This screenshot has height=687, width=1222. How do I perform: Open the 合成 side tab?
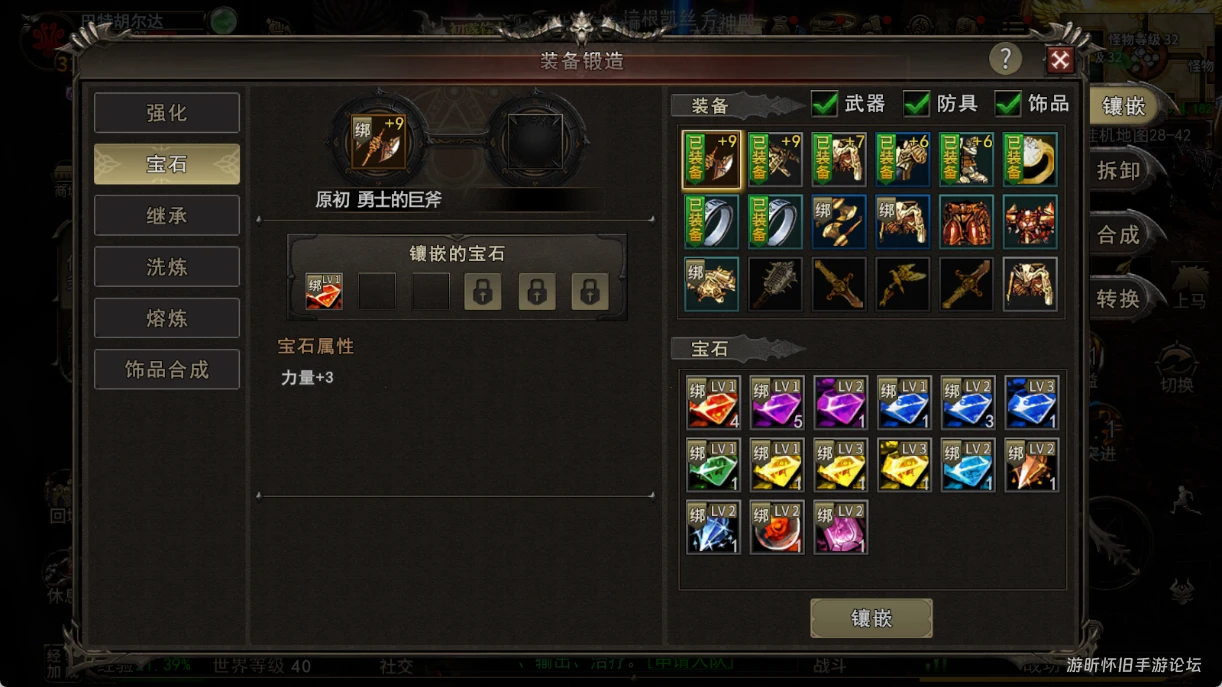pos(1119,235)
